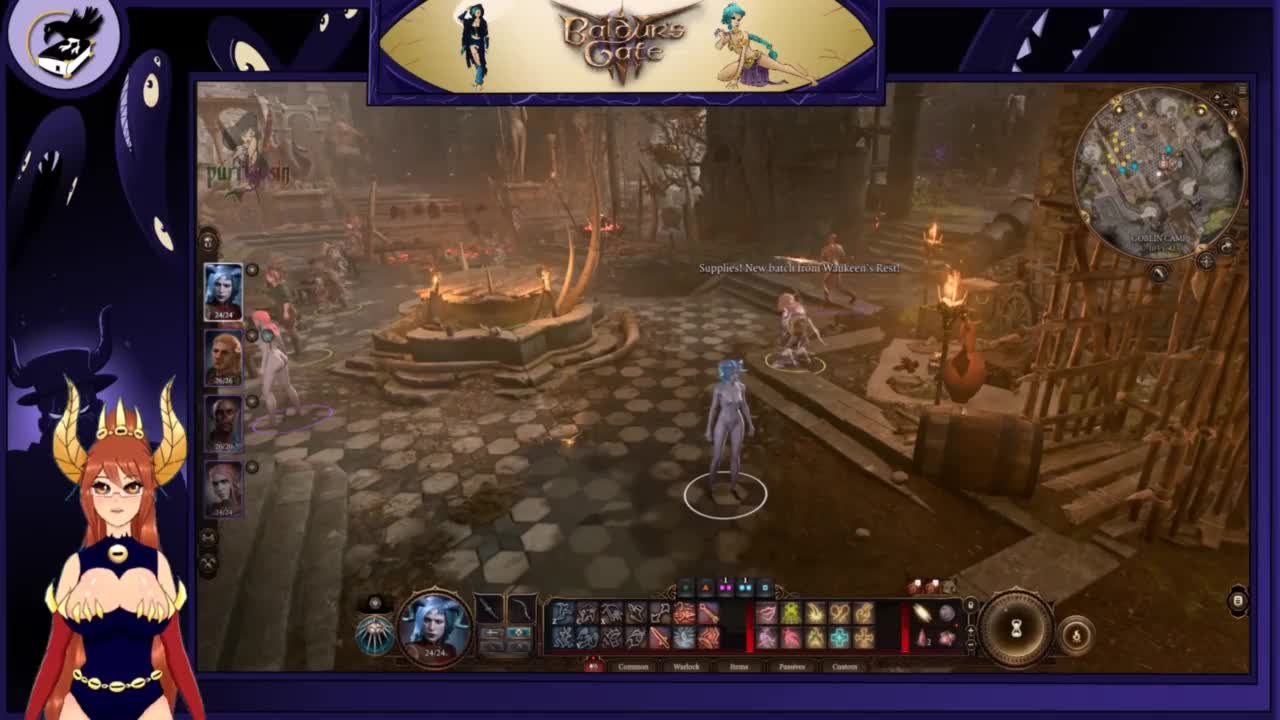Select the ginger bearded party member portrait

pyautogui.click(x=223, y=357)
